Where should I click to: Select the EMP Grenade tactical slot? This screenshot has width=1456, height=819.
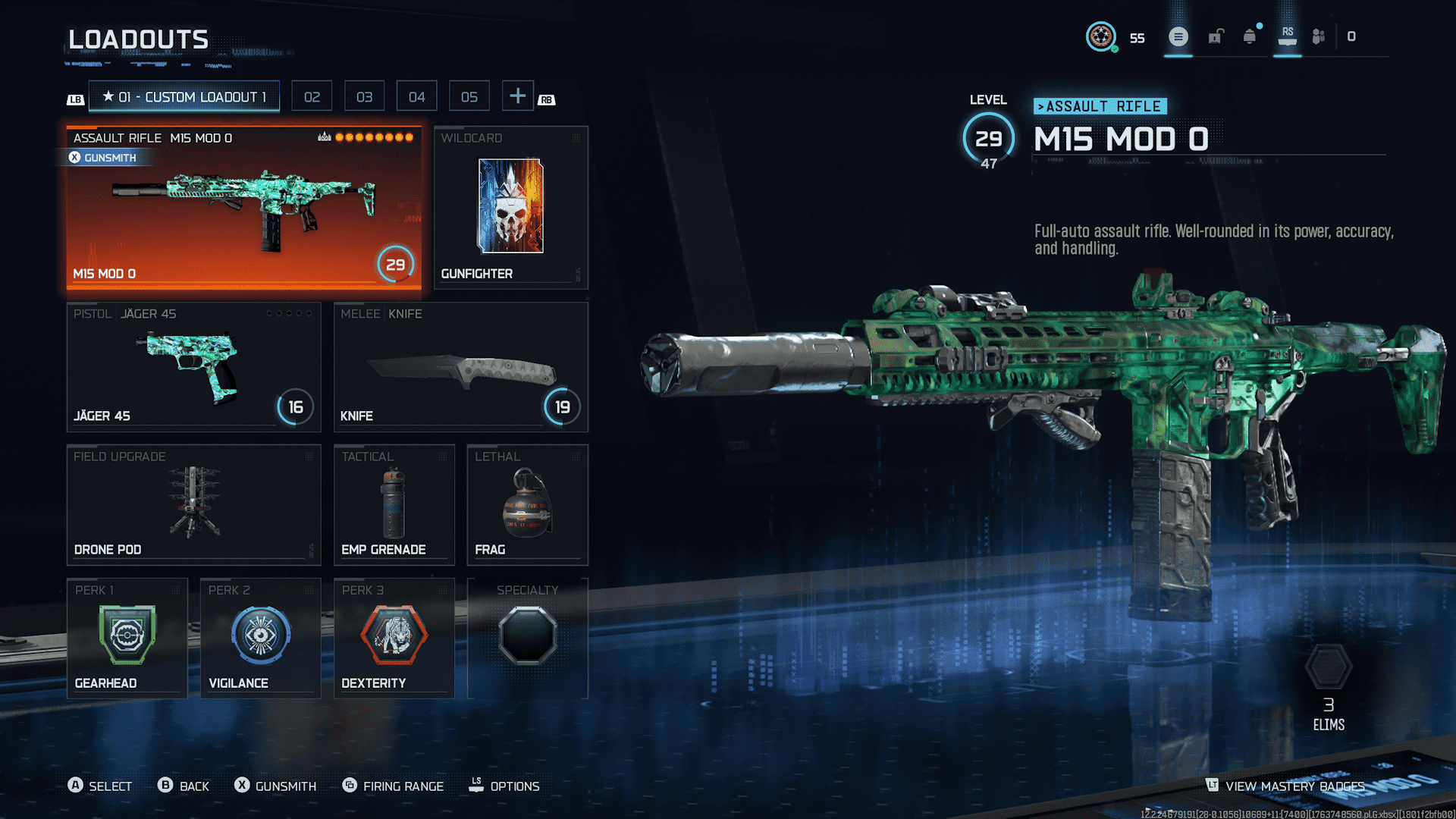[394, 505]
